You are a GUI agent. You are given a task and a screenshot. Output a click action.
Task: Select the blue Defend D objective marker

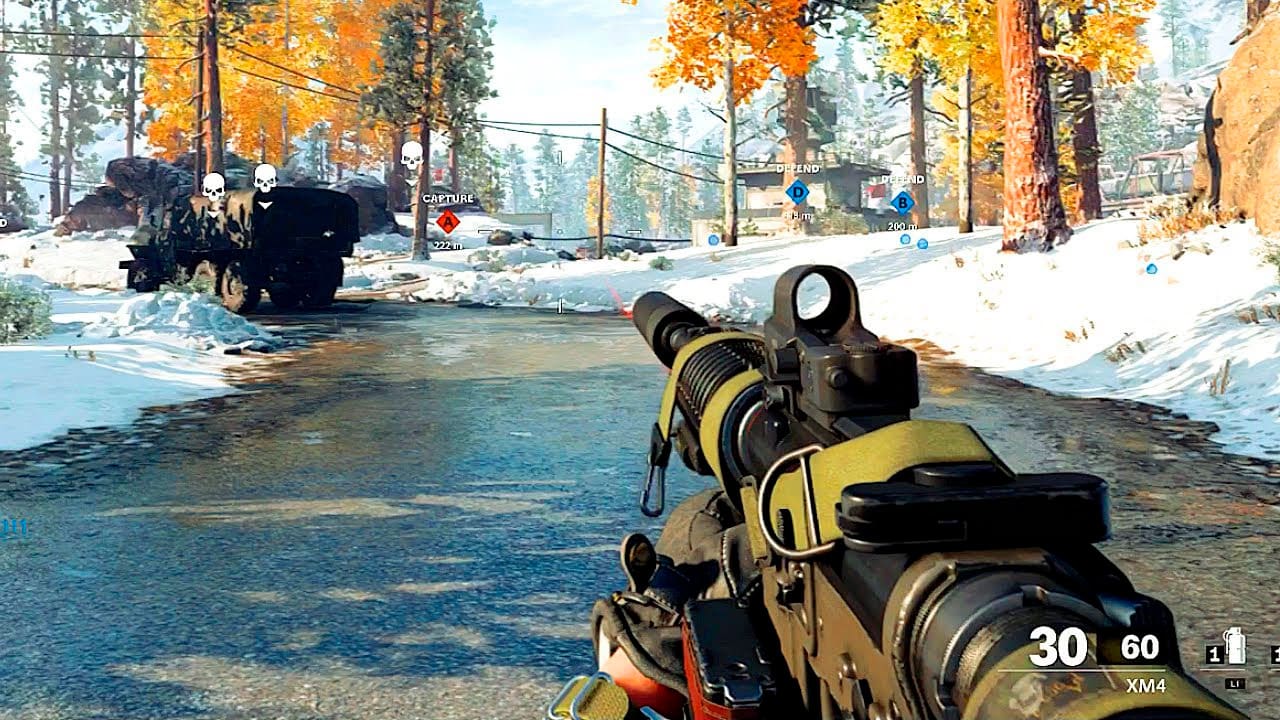[x=797, y=191]
